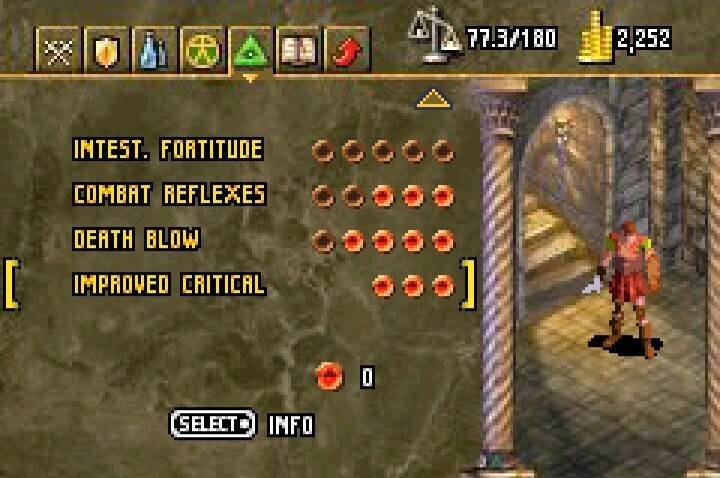Open the potion bottles tab
Screen dimensions: 720x478
tap(152, 50)
